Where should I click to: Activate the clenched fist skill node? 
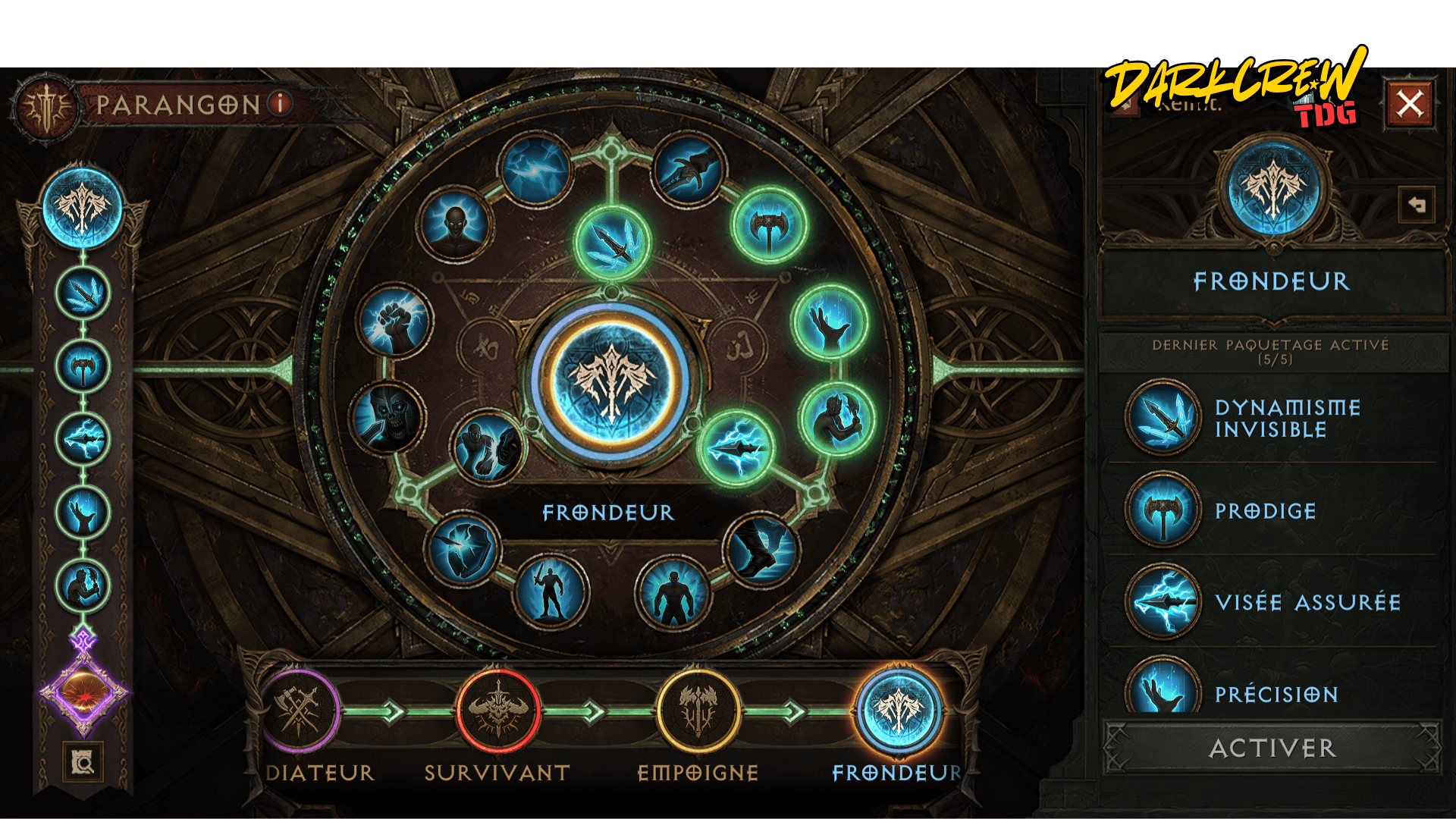(395, 321)
